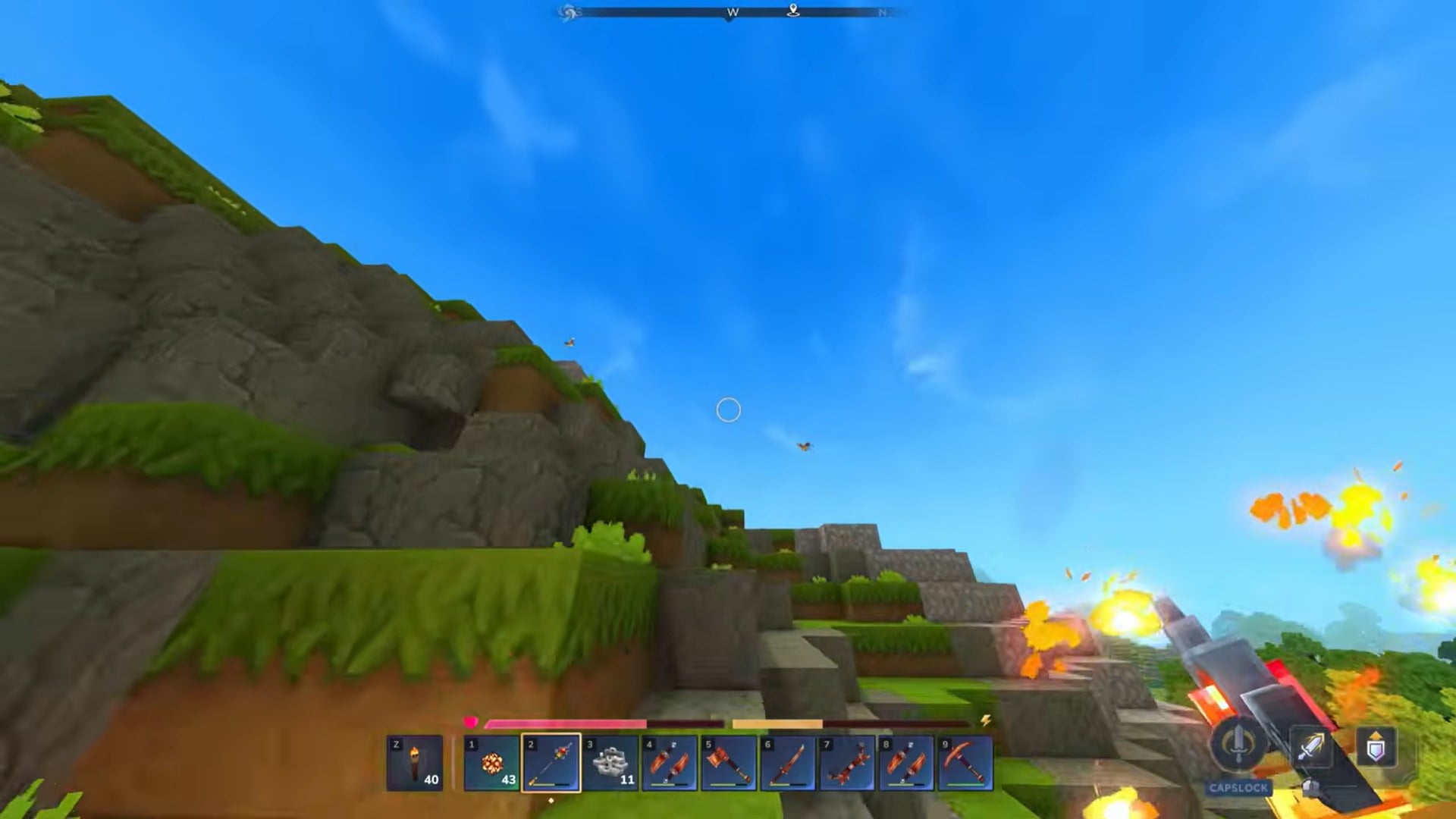Select the dual daggers in hotbar slot 4
1456x819 pixels.
tap(670, 762)
